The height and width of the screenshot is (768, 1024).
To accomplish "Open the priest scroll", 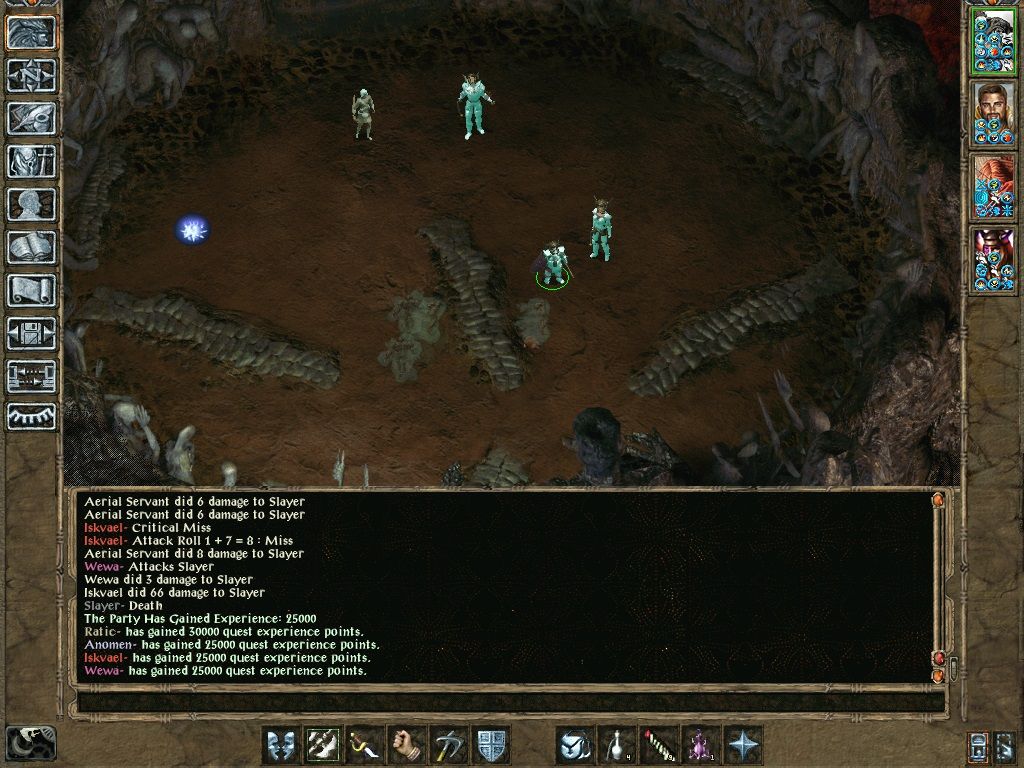I will (32, 290).
